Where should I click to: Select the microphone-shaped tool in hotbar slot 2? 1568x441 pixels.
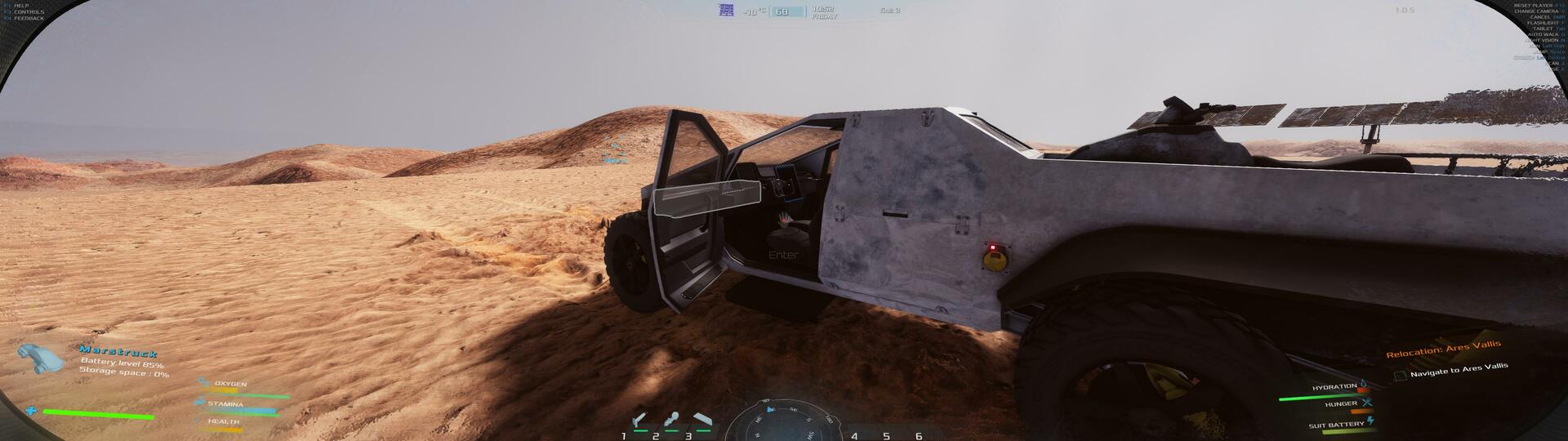[671, 421]
